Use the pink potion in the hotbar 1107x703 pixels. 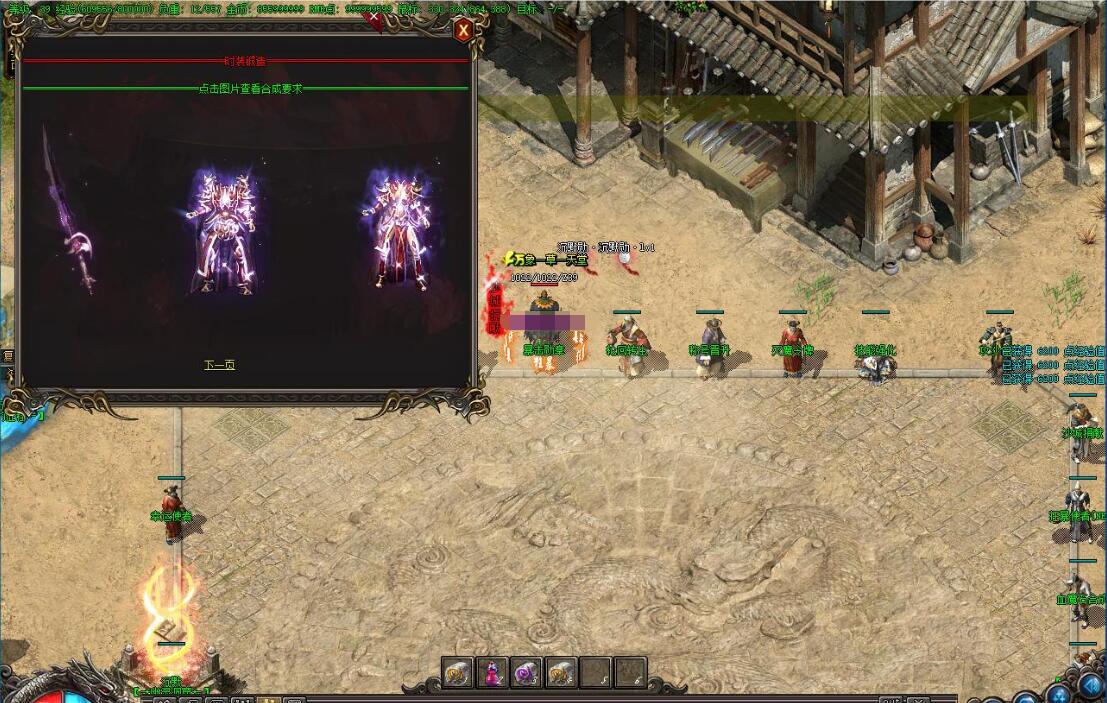pos(493,673)
